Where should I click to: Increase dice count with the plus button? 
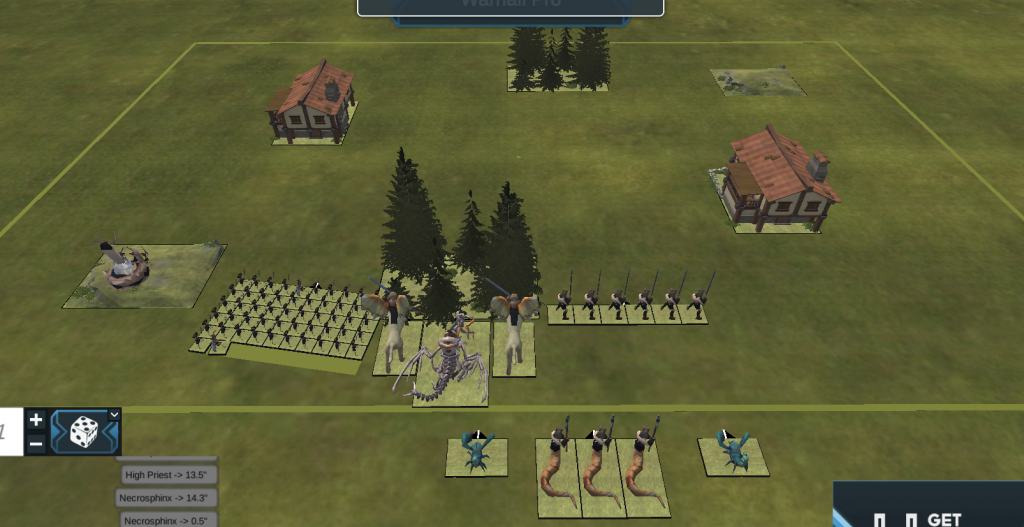(x=36, y=420)
